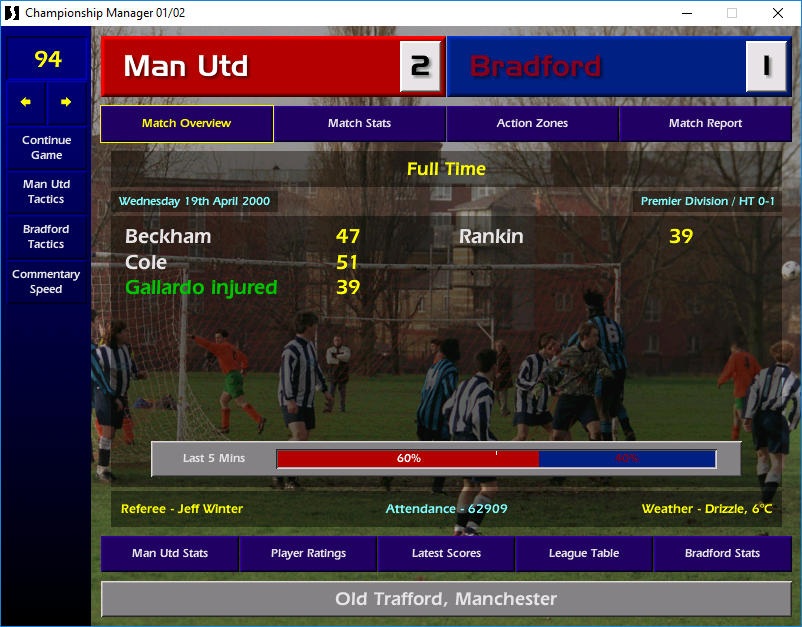The width and height of the screenshot is (802, 627).
Task: Select the Man Utd team name header
Action: (250, 67)
